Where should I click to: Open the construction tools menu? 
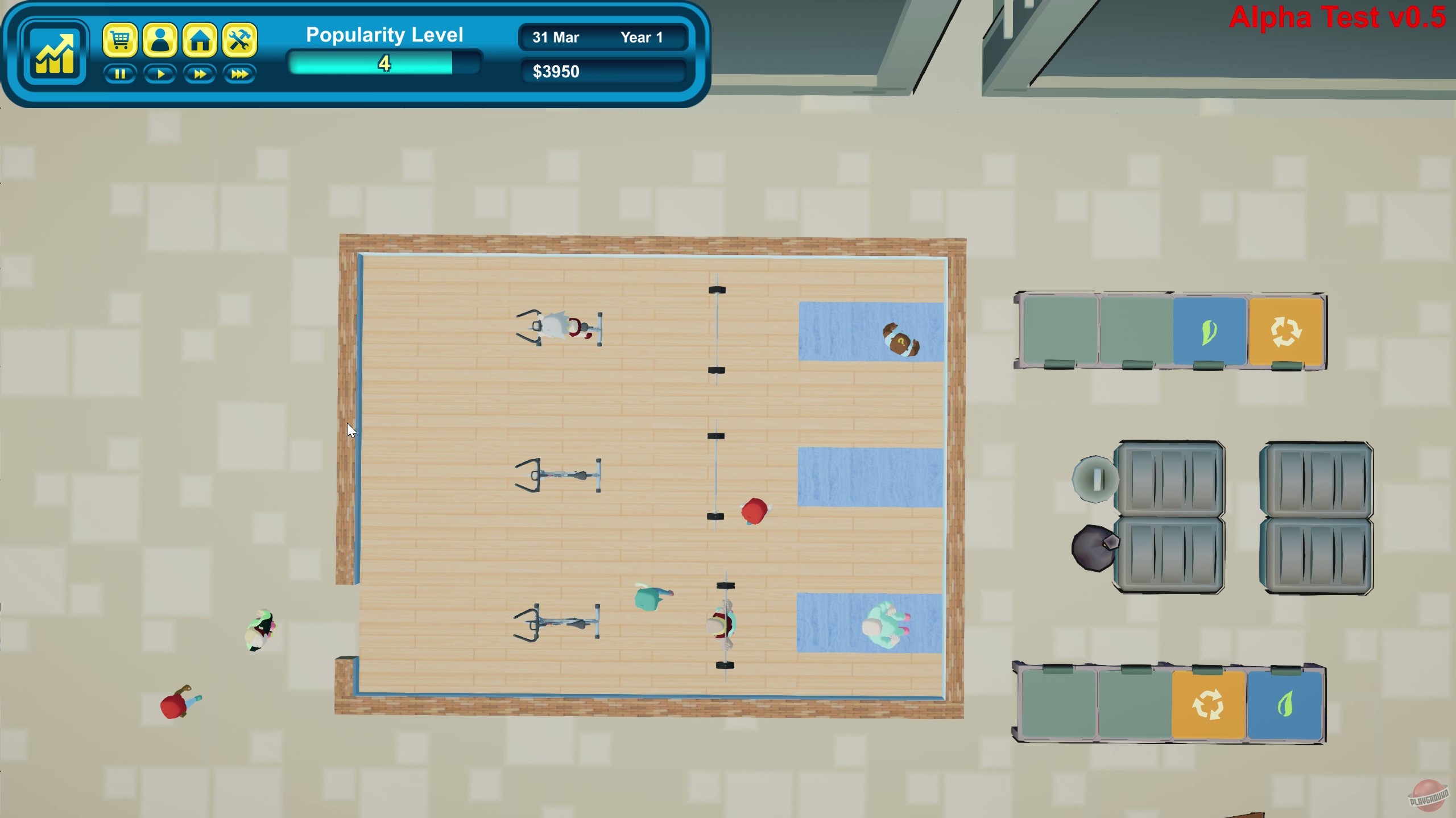click(x=239, y=40)
